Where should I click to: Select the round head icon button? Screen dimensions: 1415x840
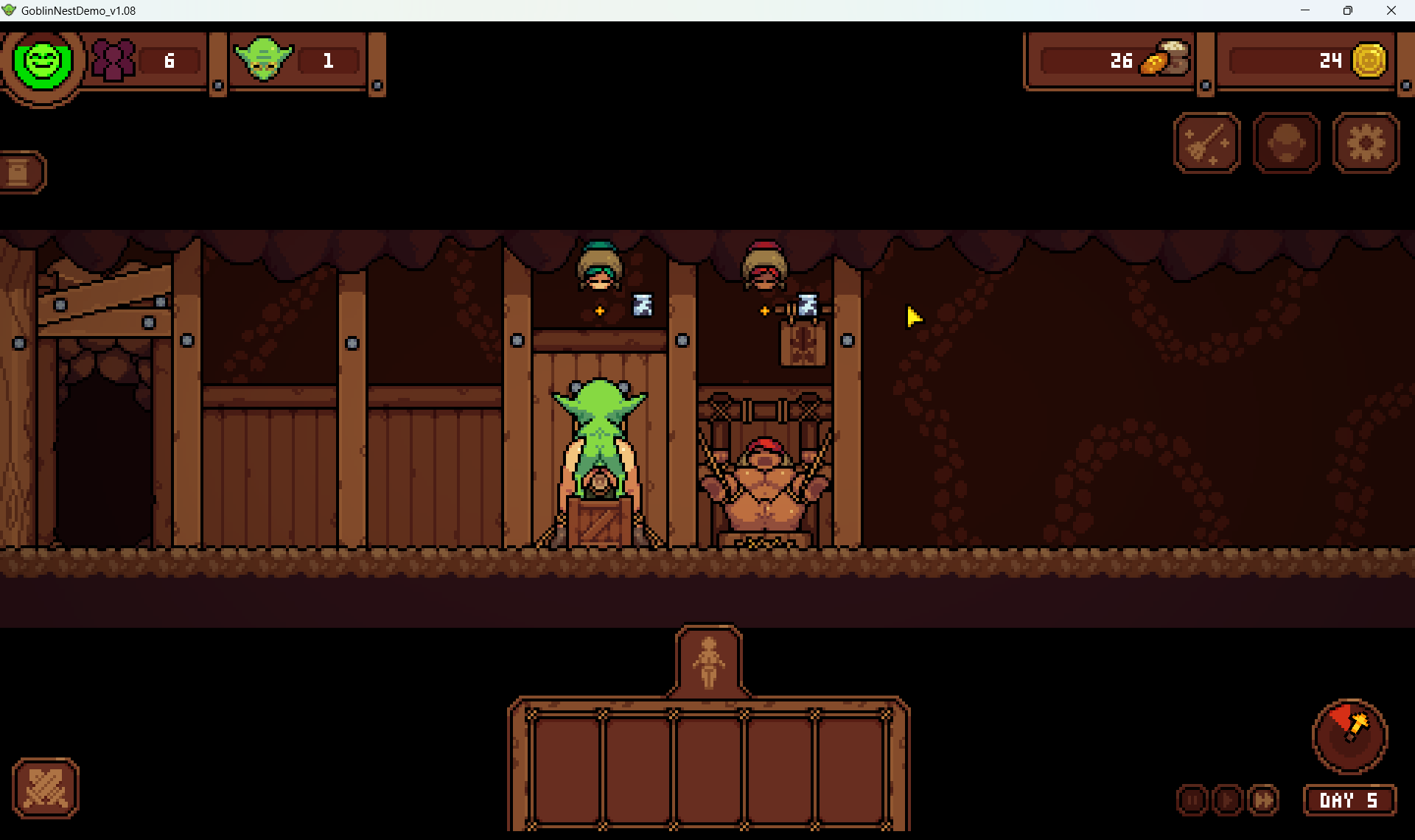[x=1287, y=143]
